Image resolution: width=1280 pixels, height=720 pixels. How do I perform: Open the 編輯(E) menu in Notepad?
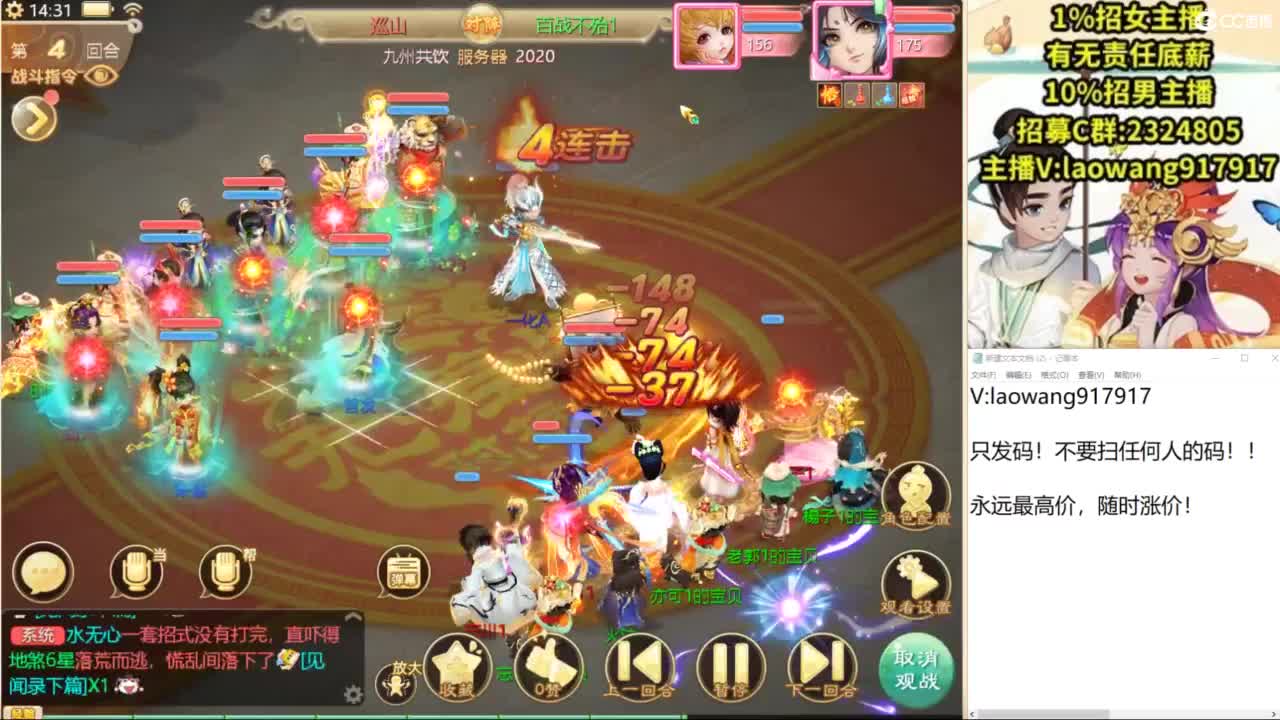pos(1019,374)
